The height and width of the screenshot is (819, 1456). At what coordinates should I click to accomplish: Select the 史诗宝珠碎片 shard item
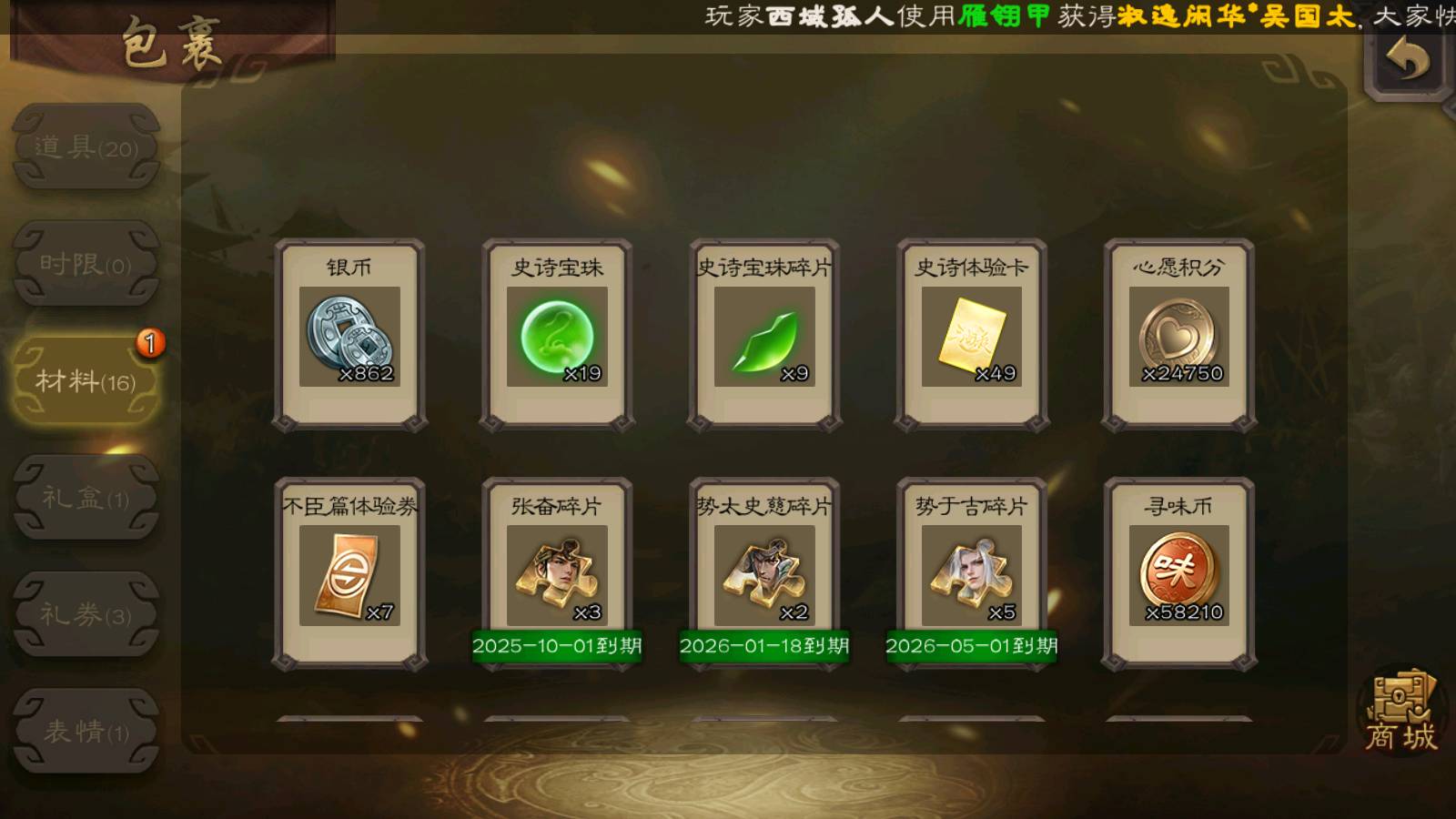click(x=764, y=335)
